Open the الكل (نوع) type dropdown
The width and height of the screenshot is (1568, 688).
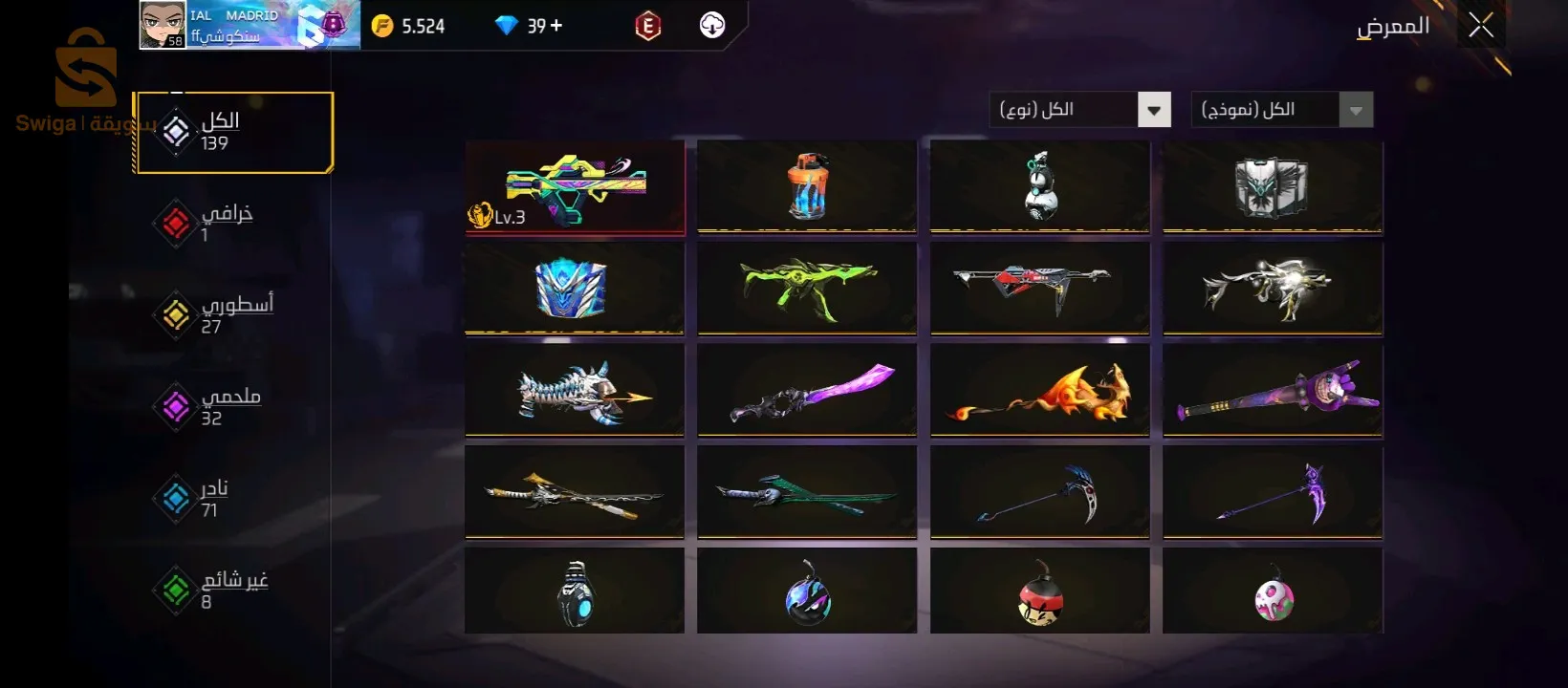(x=1078, y=110)
